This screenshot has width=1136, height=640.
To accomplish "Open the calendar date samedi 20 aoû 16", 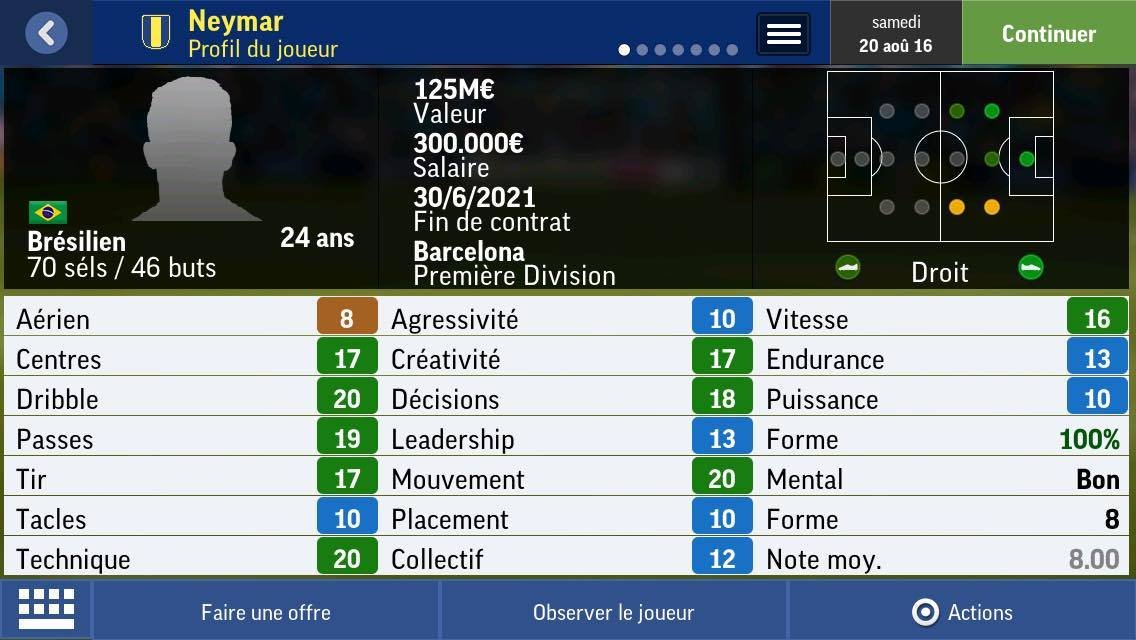I will point(895,33).
